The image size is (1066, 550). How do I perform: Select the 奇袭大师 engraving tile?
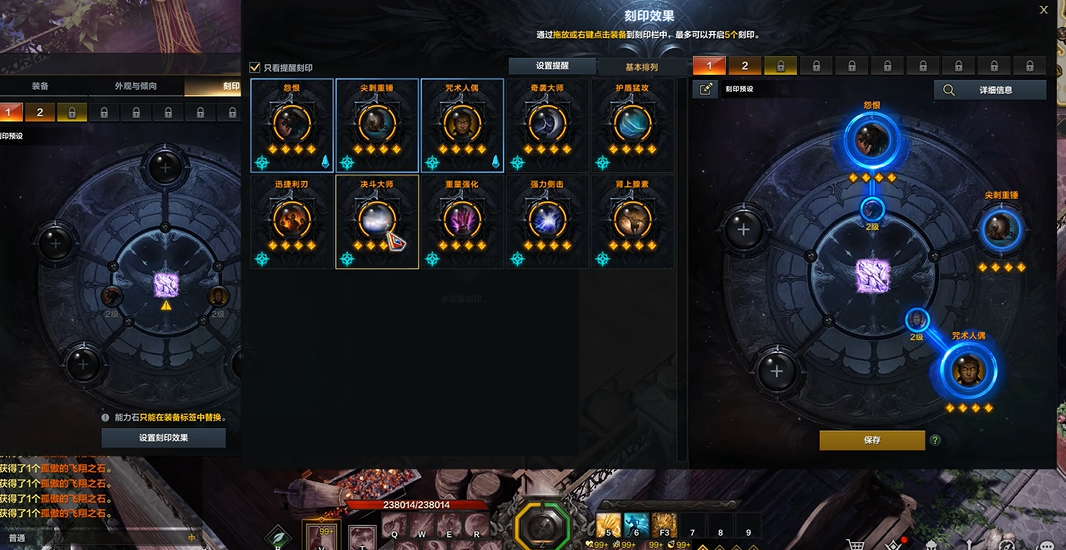click(548, 125)
